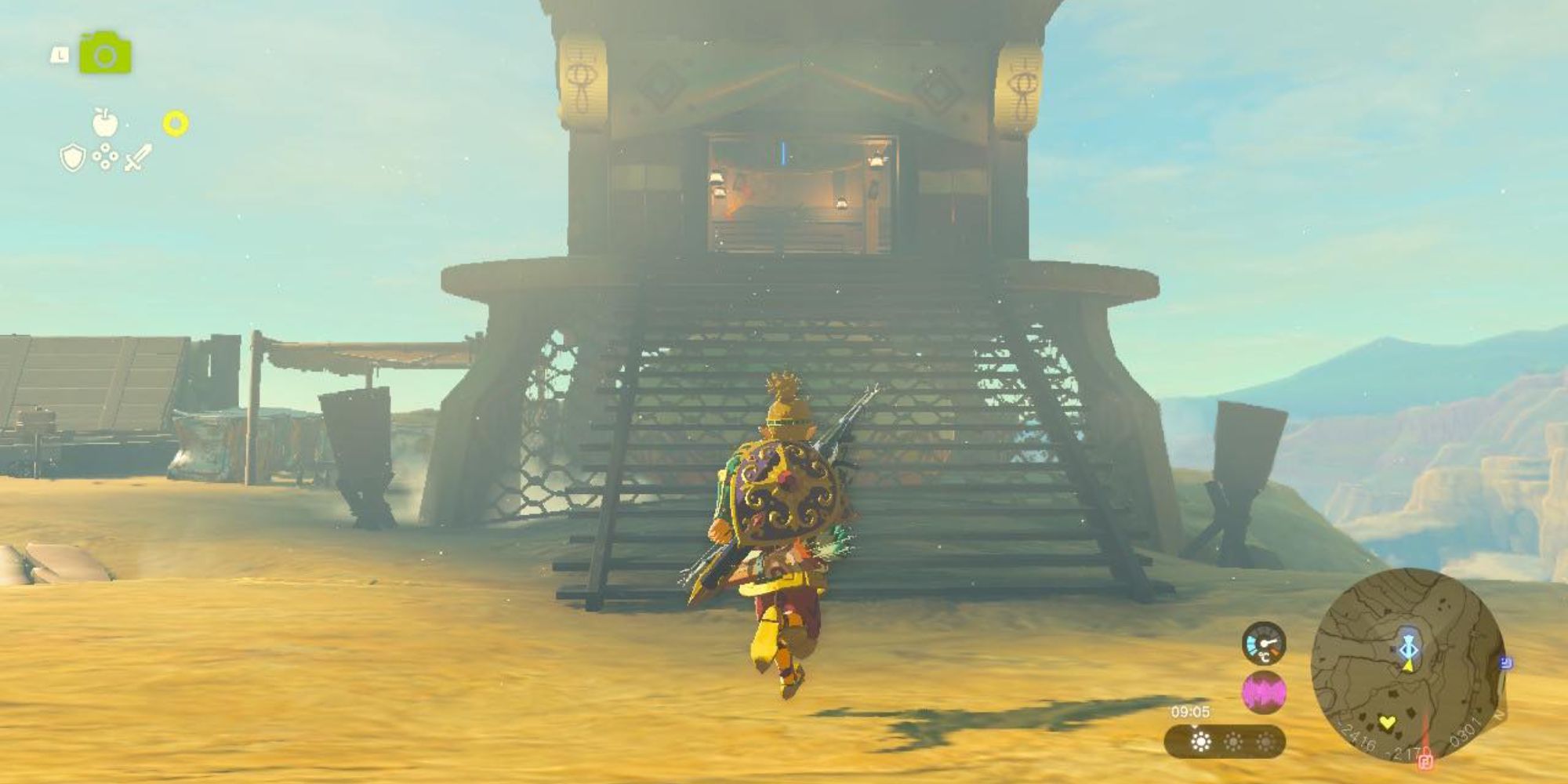Expand the shrine marker on the minimap
1568x784 pixels.
point(1410,649)
